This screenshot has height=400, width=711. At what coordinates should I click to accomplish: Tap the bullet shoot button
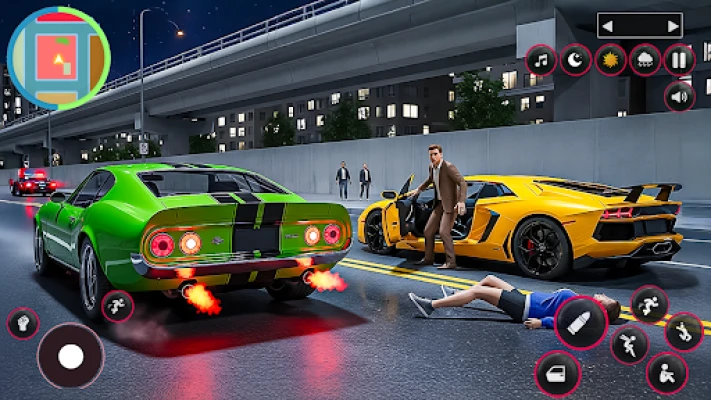(581, 323)
